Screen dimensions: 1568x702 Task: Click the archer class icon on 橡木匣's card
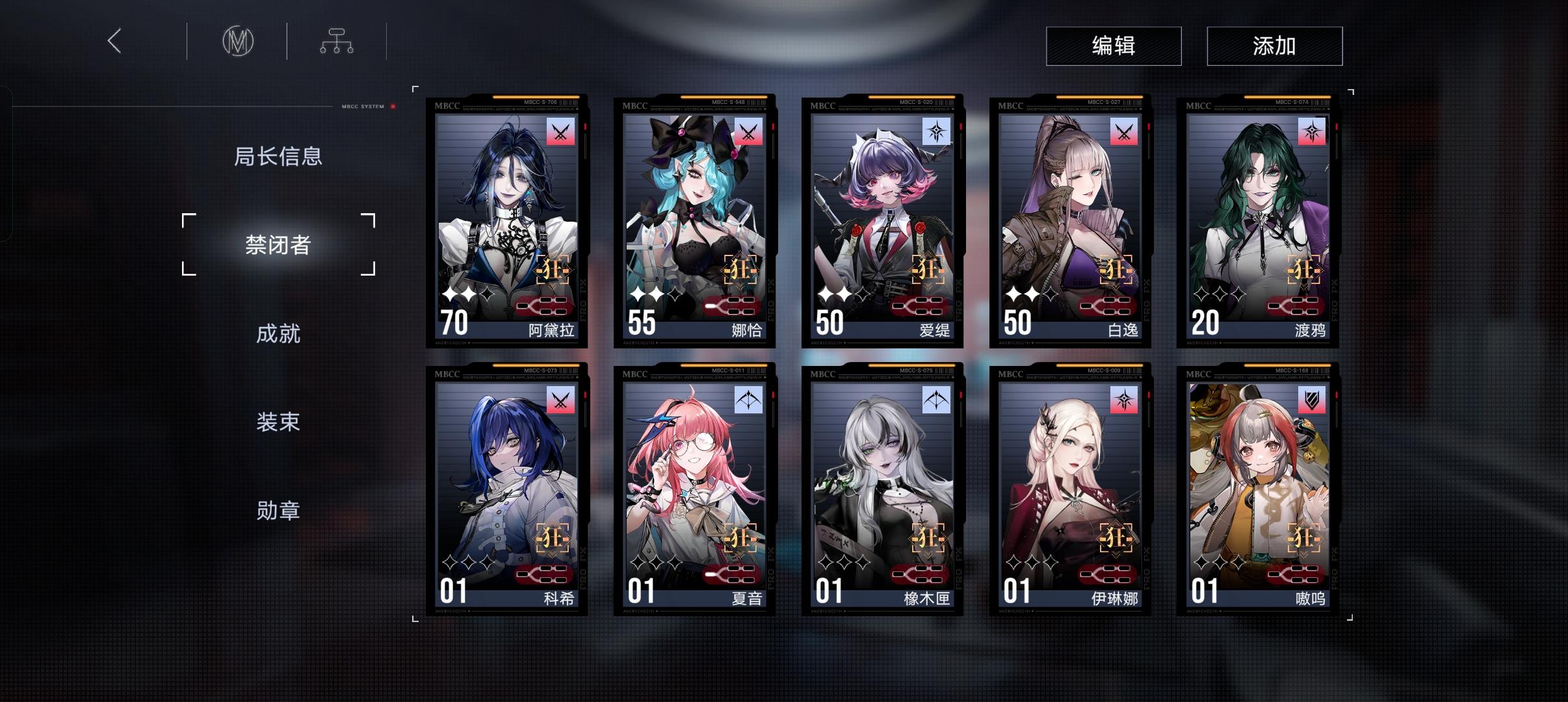click(937, 399)
